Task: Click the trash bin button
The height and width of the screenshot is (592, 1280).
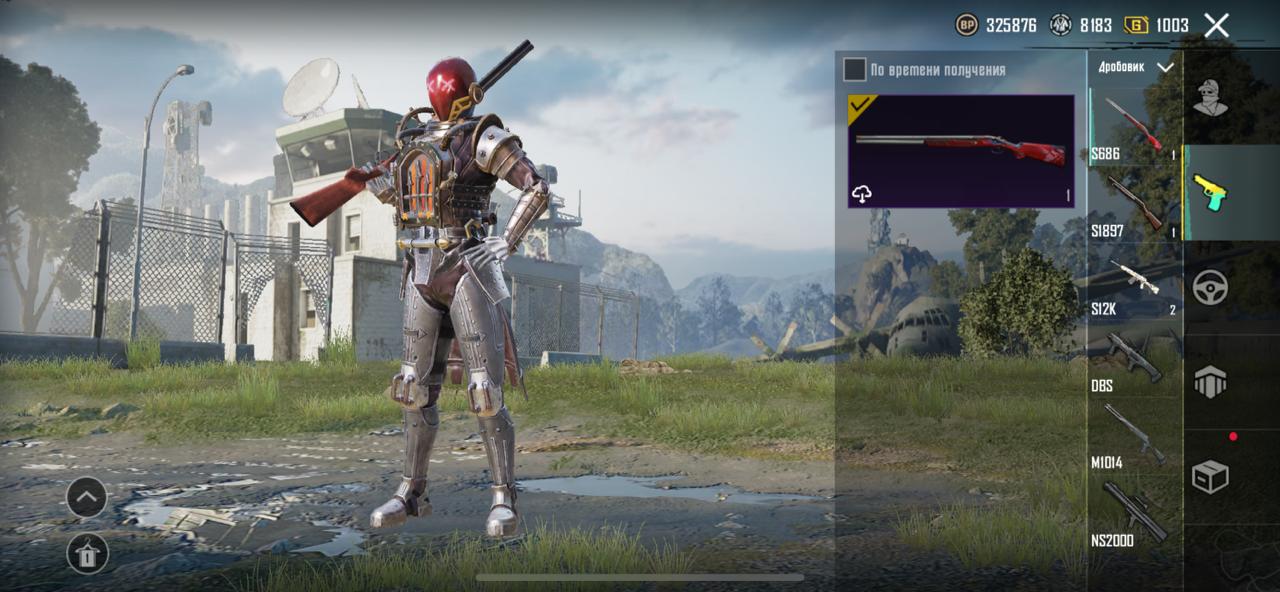Action: pyautogui.click(x=87, y=553)
